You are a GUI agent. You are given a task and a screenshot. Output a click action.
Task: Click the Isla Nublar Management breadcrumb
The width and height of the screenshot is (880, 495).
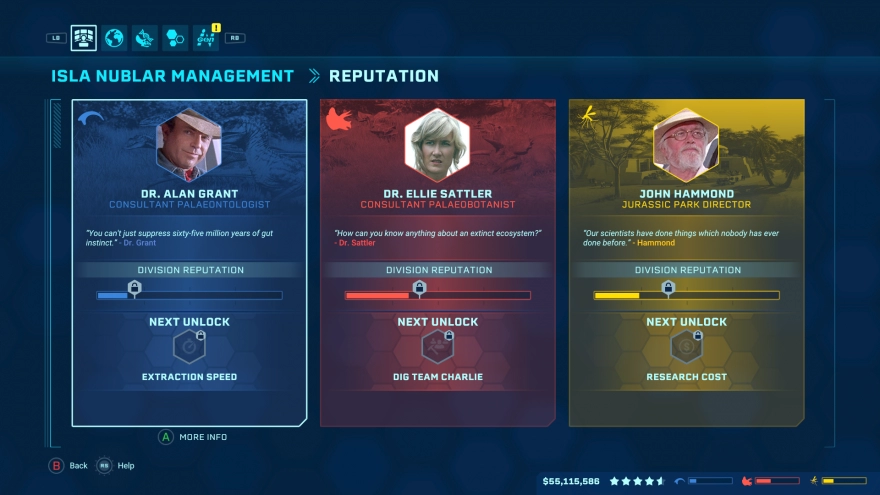tap(173, 76)
